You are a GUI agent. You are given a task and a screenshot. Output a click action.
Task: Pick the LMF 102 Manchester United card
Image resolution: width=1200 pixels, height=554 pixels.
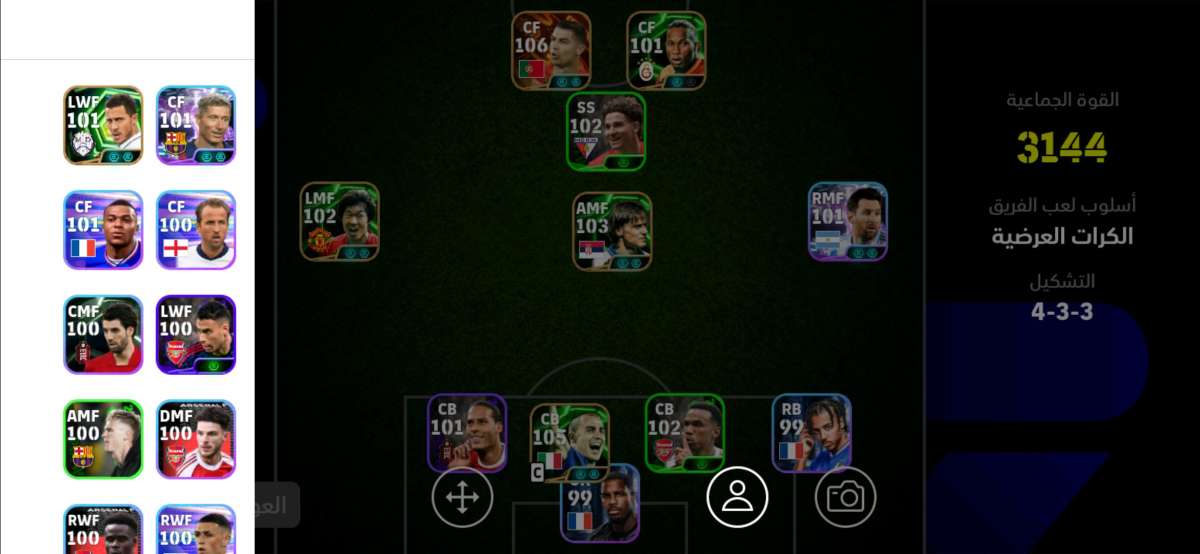pyautogui.click(x=340, y=221)
